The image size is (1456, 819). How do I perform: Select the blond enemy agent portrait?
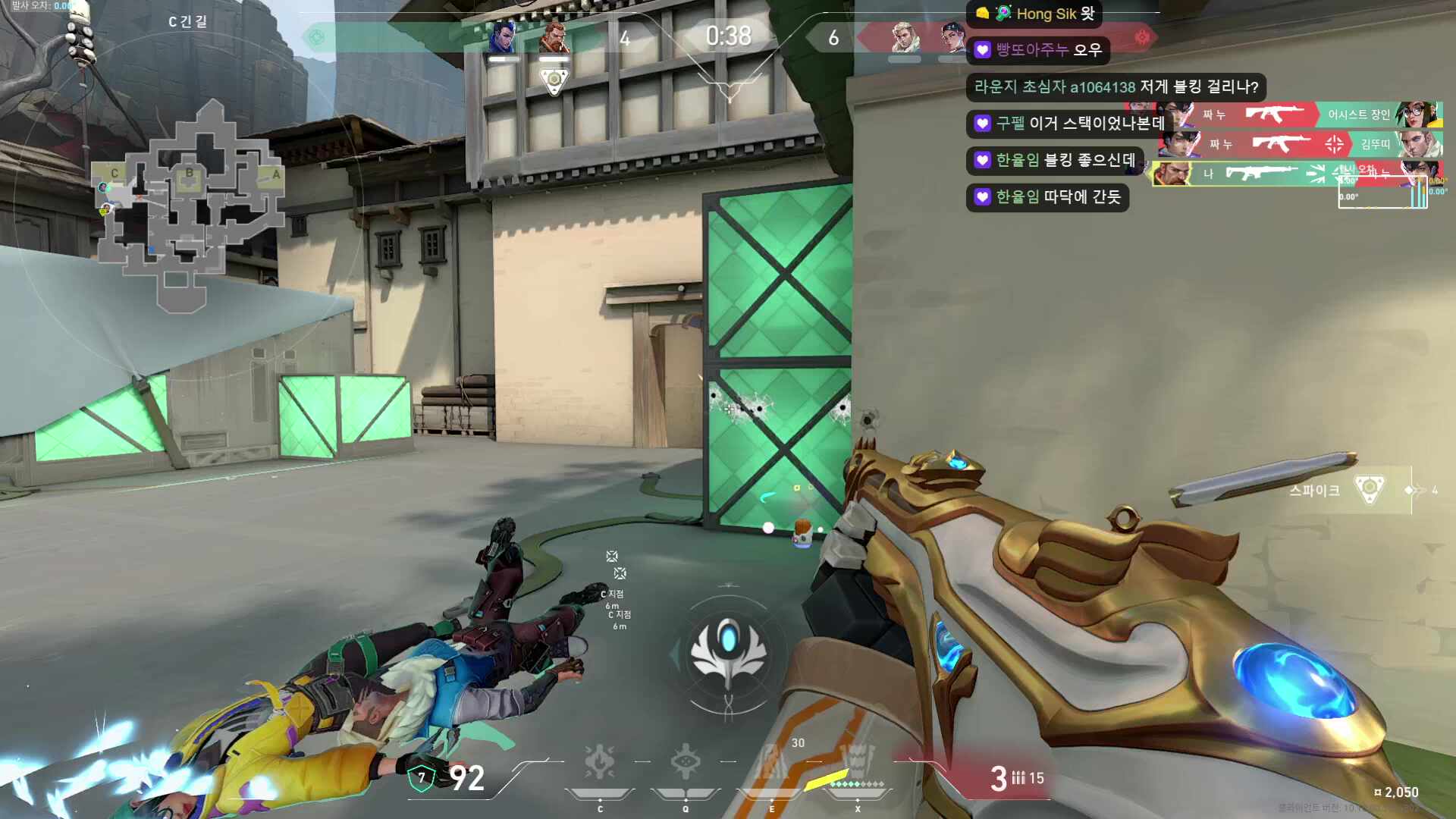click(905, 38)
